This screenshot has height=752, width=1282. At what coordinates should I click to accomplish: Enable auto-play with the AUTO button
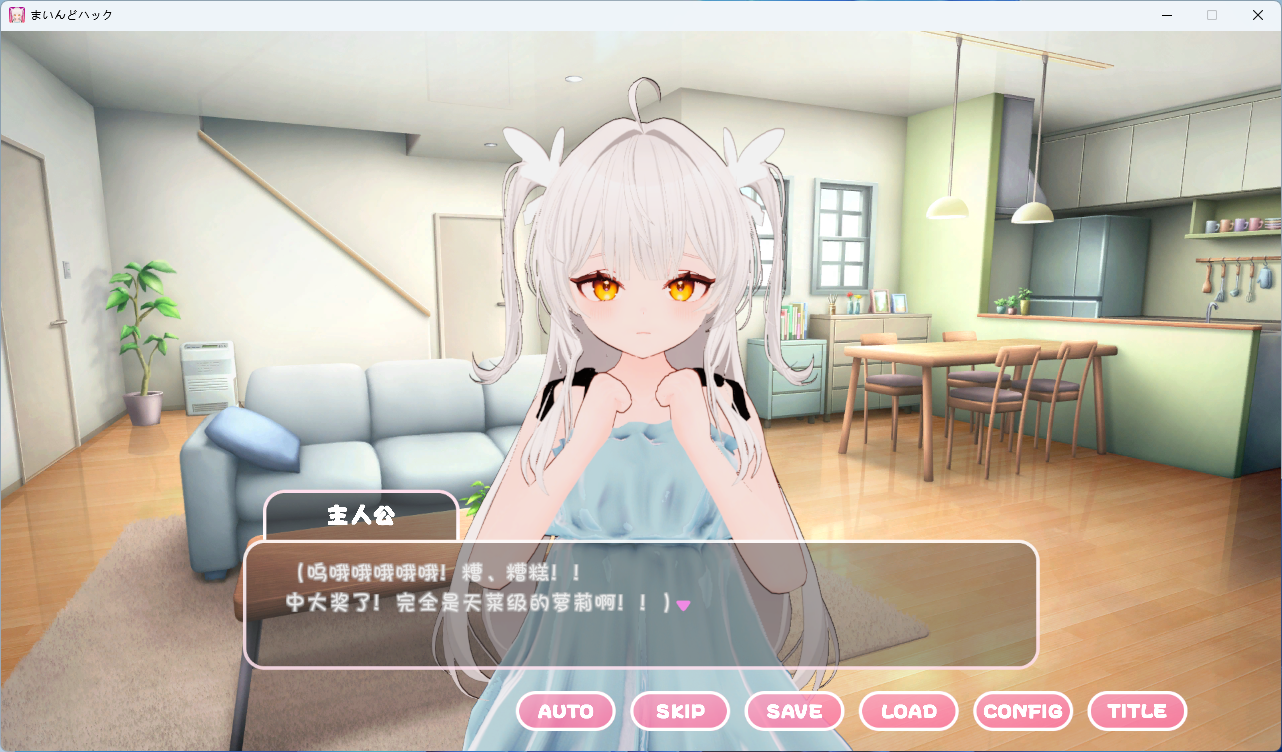565,711
